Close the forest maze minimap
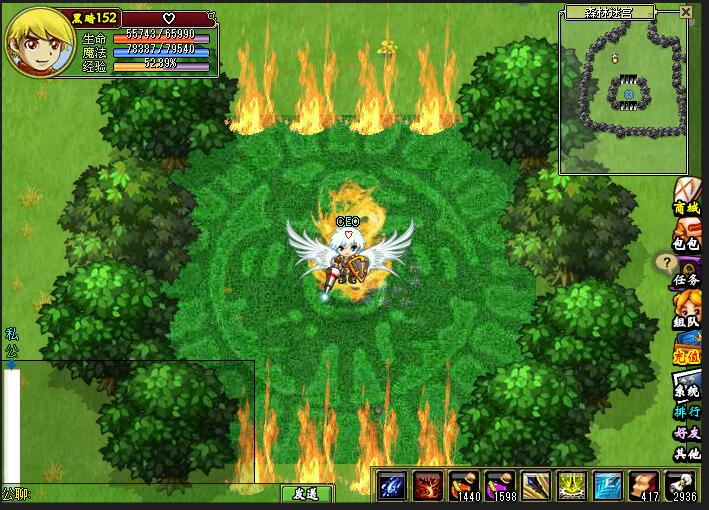Viewport: 709px width, 510px height. [x=686, y=12]
